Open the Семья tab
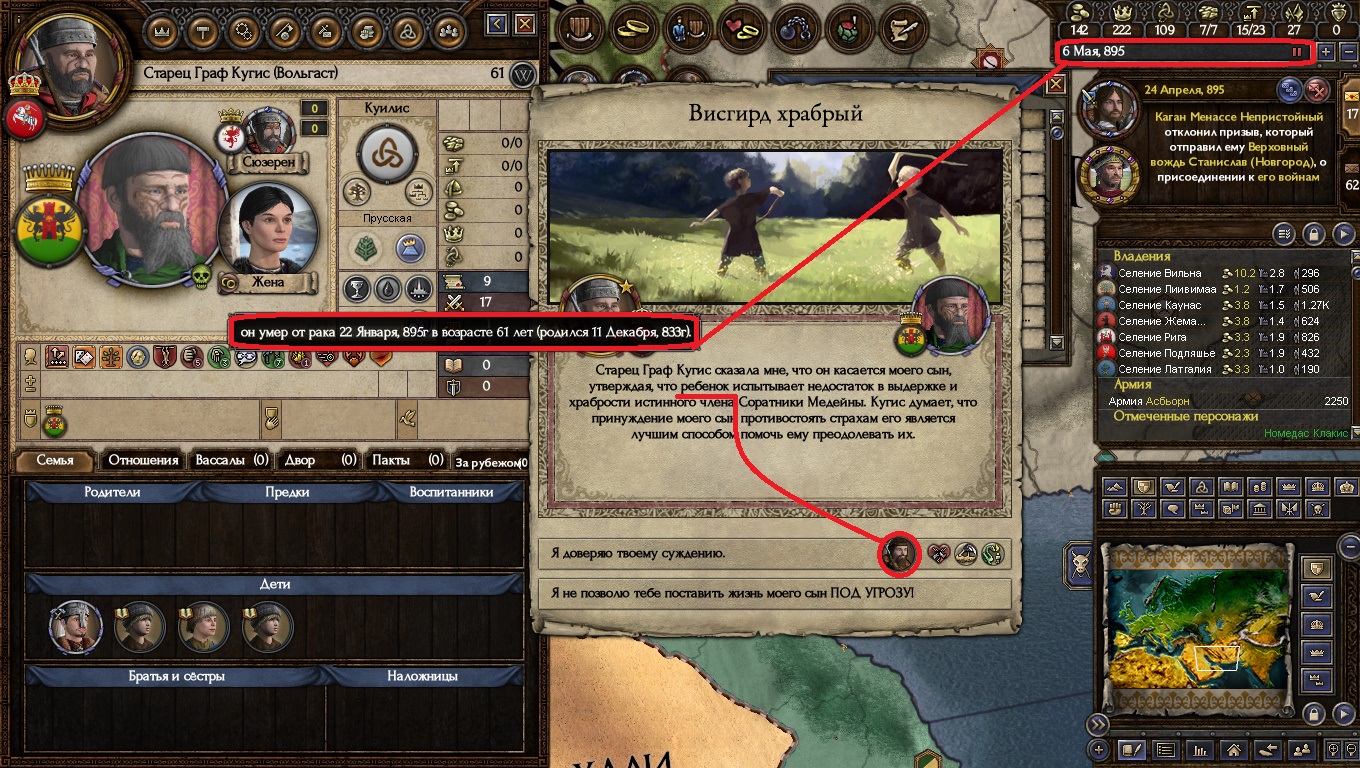1360x768 pixels. [55, 460]
